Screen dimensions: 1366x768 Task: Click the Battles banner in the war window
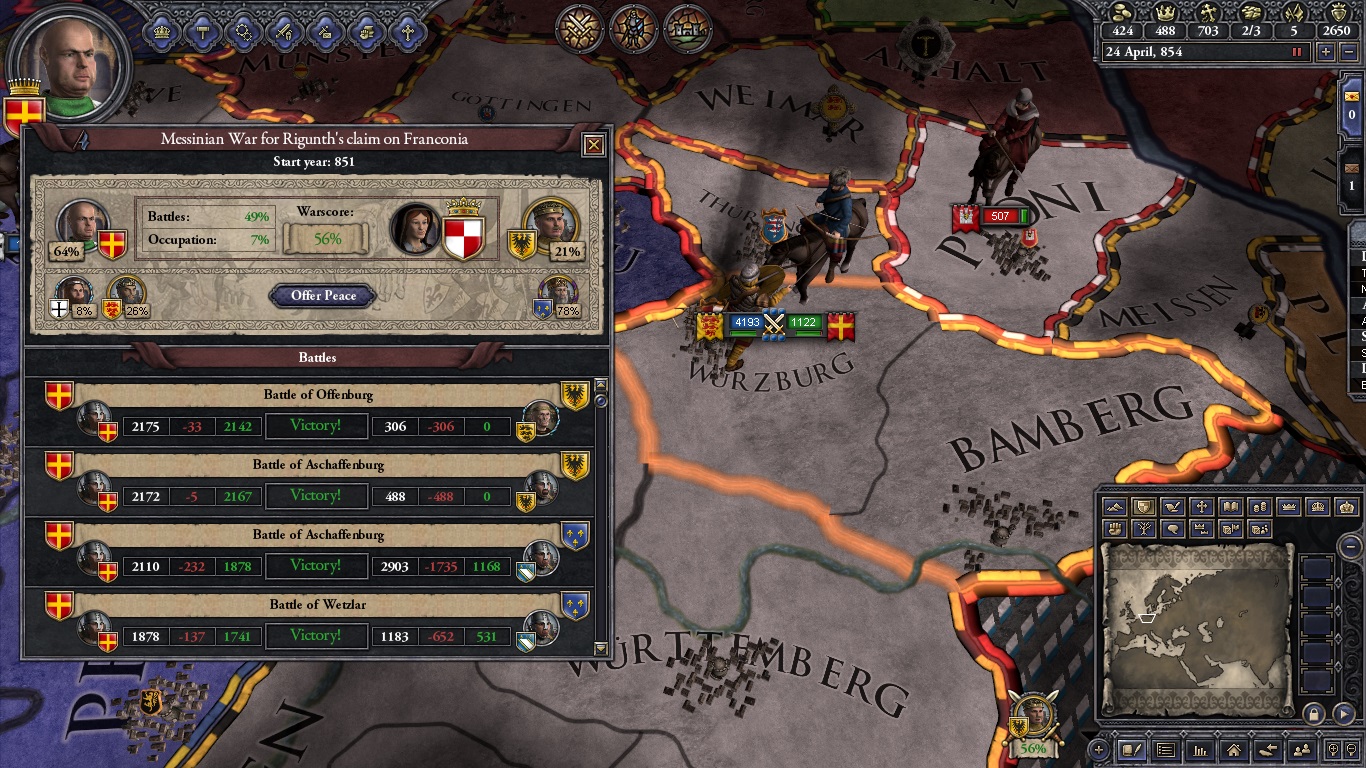[x=316, y=357]
